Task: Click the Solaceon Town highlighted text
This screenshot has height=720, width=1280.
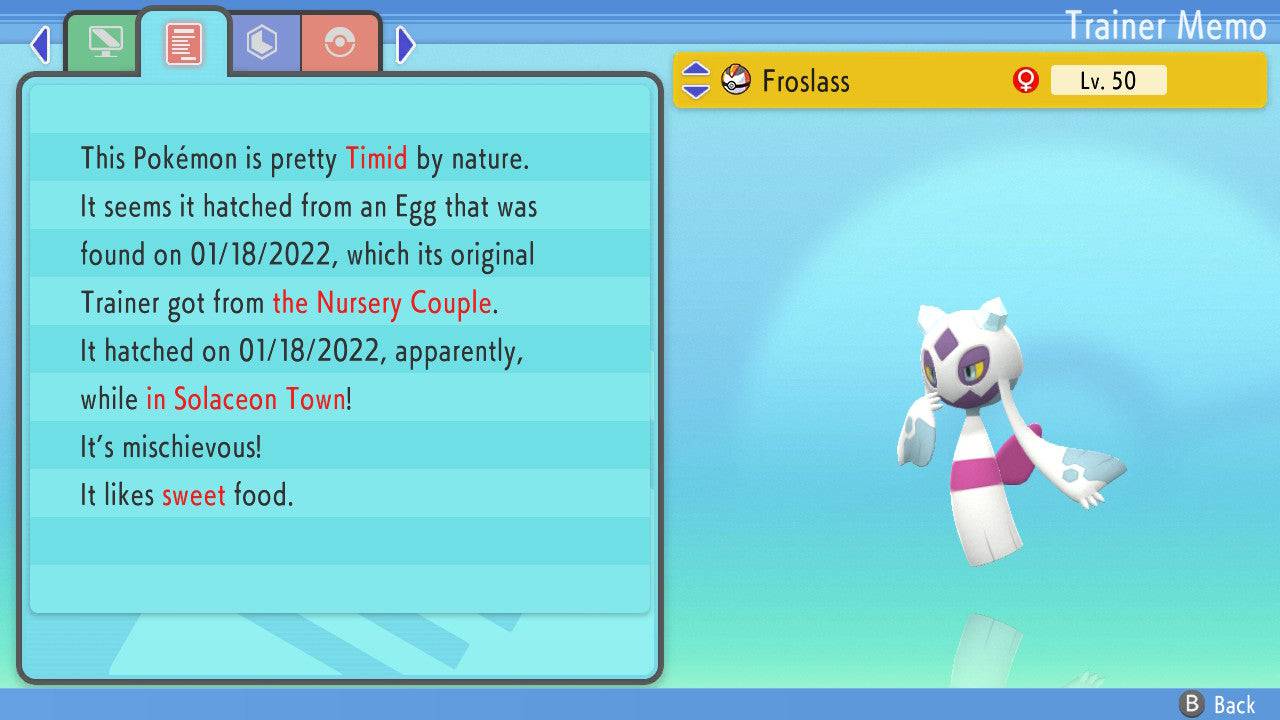Action: [245, 399]
